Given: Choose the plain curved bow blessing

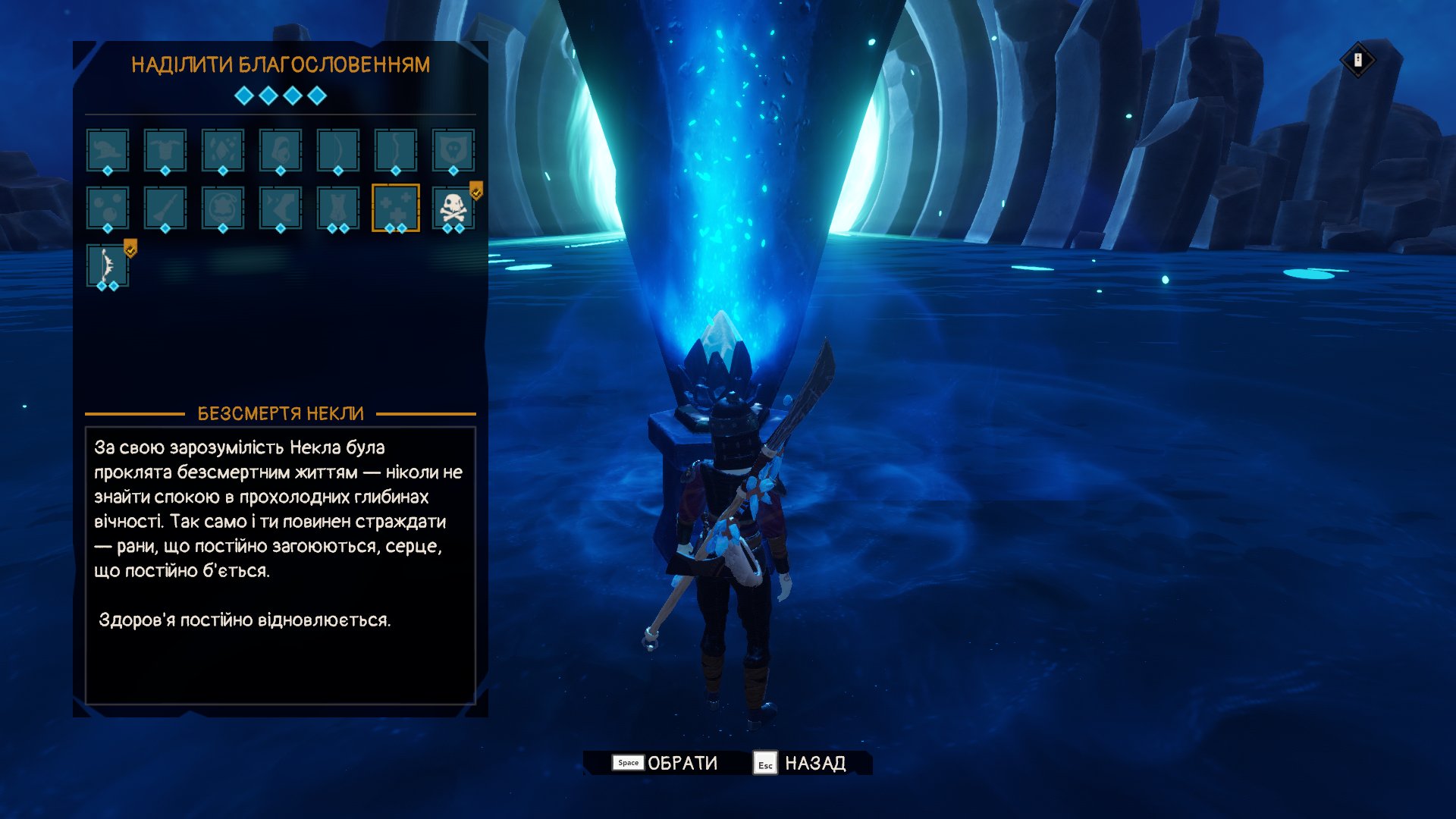Looking at the screenshot, I should (338, 150).
